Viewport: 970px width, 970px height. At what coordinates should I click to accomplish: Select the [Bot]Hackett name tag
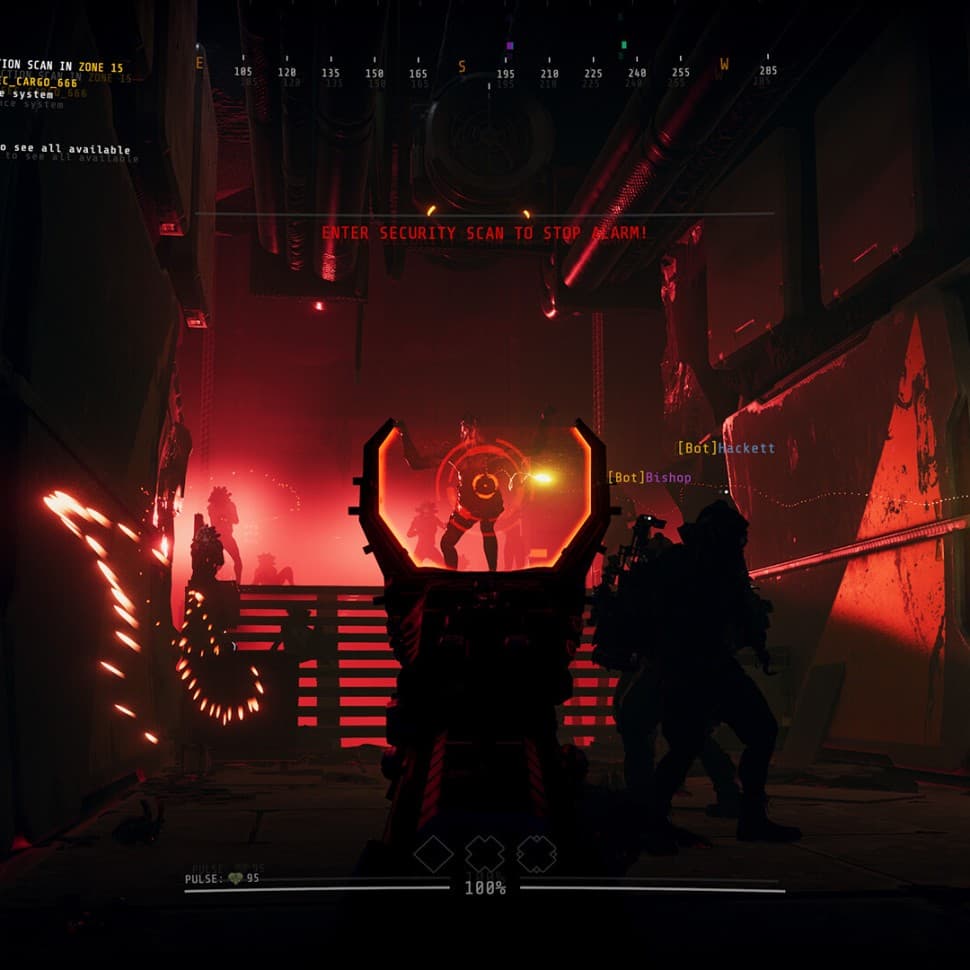tap(726, 448)
